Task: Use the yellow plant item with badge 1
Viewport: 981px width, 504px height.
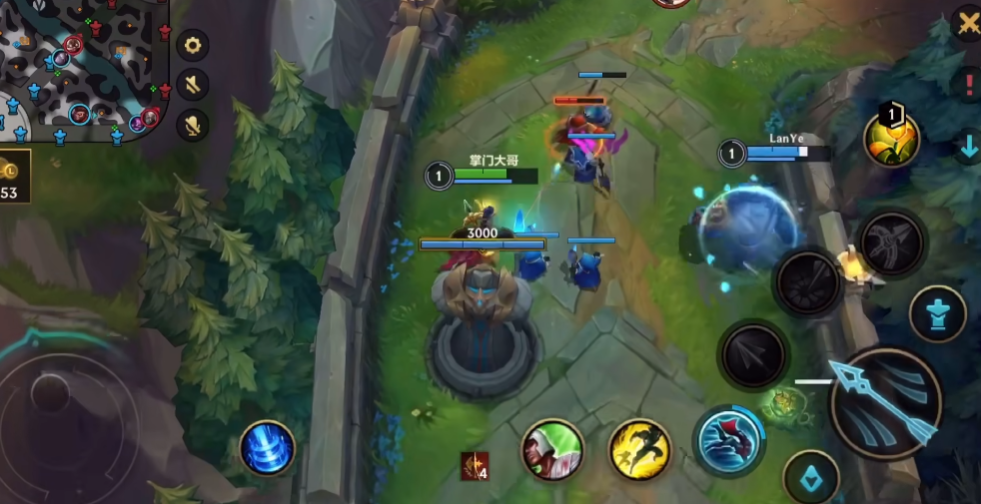Action: [893, 139]
